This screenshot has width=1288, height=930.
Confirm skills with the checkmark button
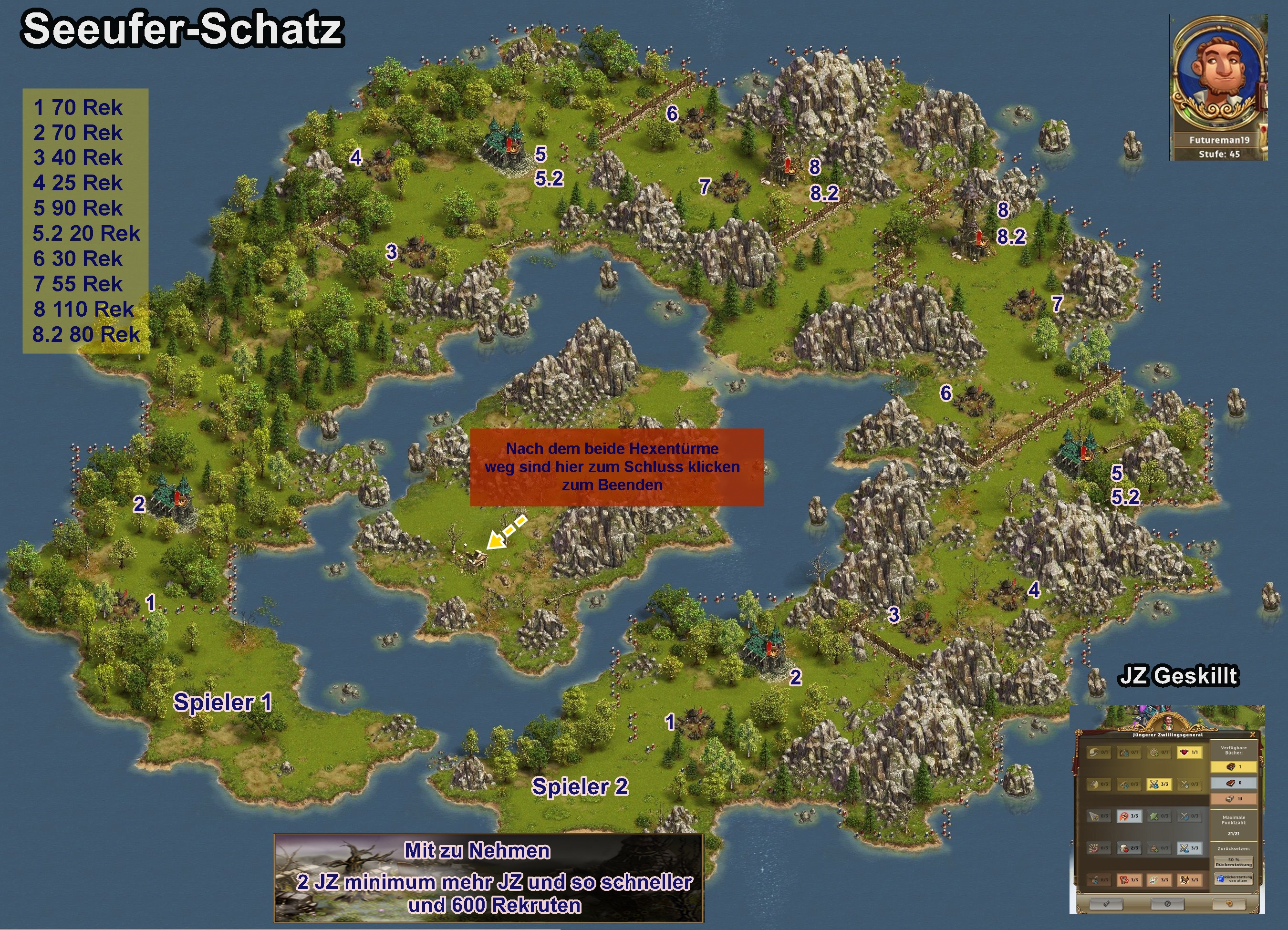[1106, 904]
